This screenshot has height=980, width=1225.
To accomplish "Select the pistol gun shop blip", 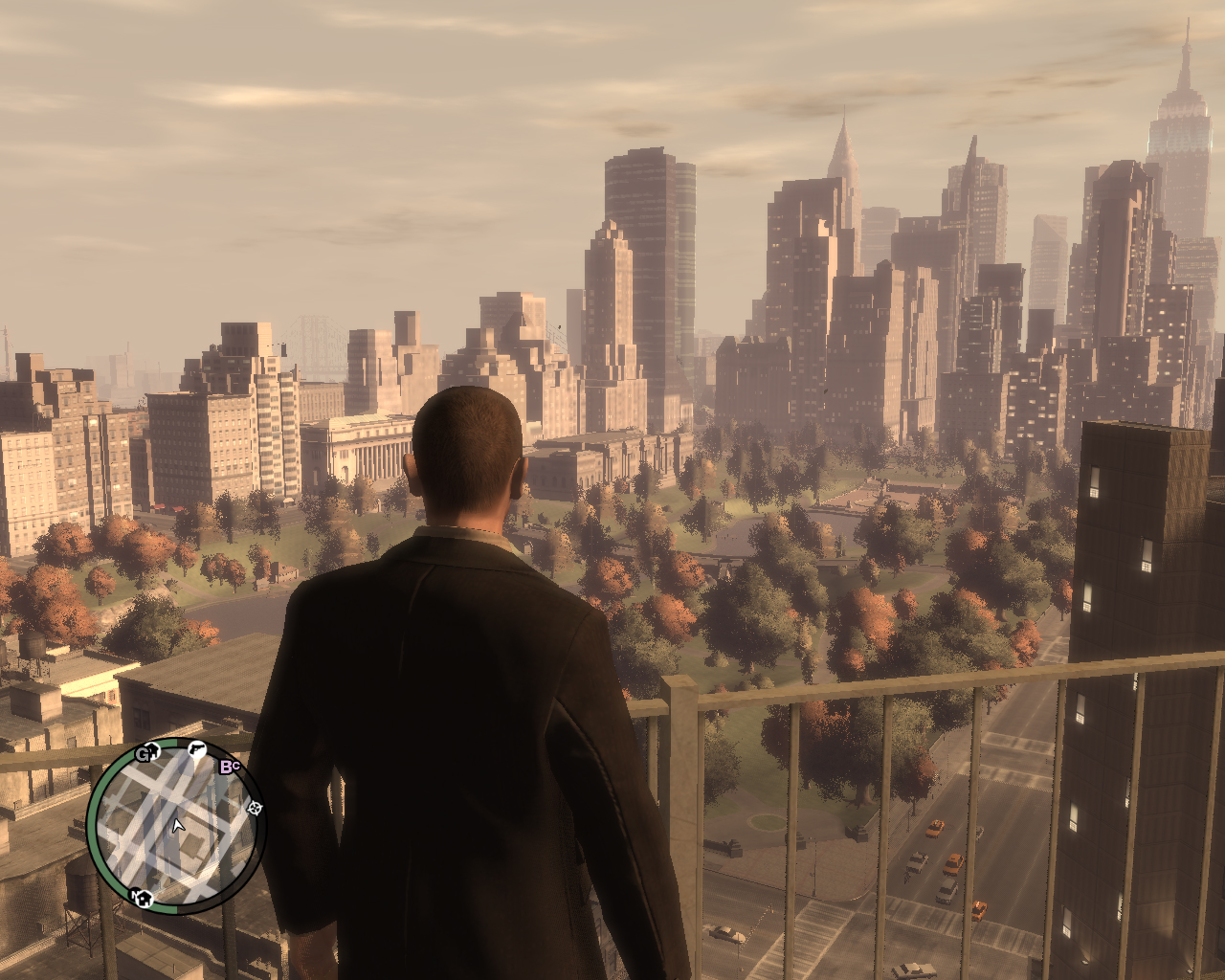I will pos(197,749).
